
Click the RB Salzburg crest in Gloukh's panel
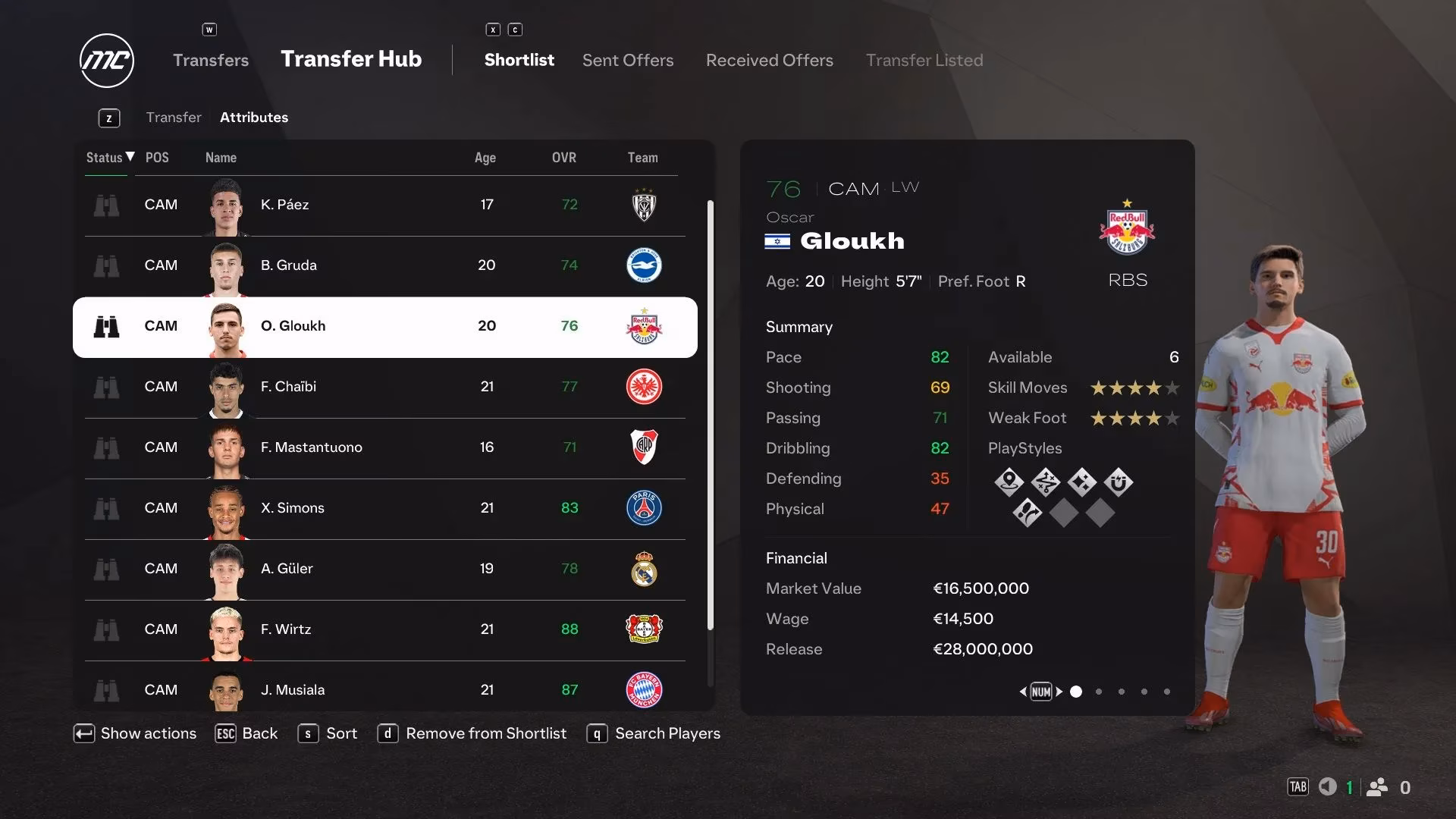[1128, 229]
